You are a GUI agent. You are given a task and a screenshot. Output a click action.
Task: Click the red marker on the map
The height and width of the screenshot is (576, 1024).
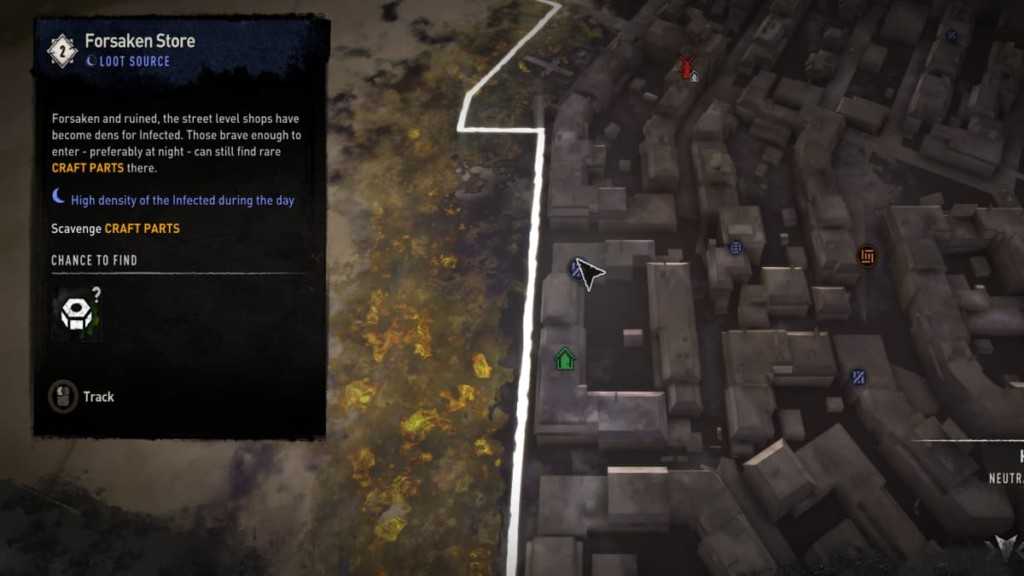pyautogui.click(x=688, y=68)
